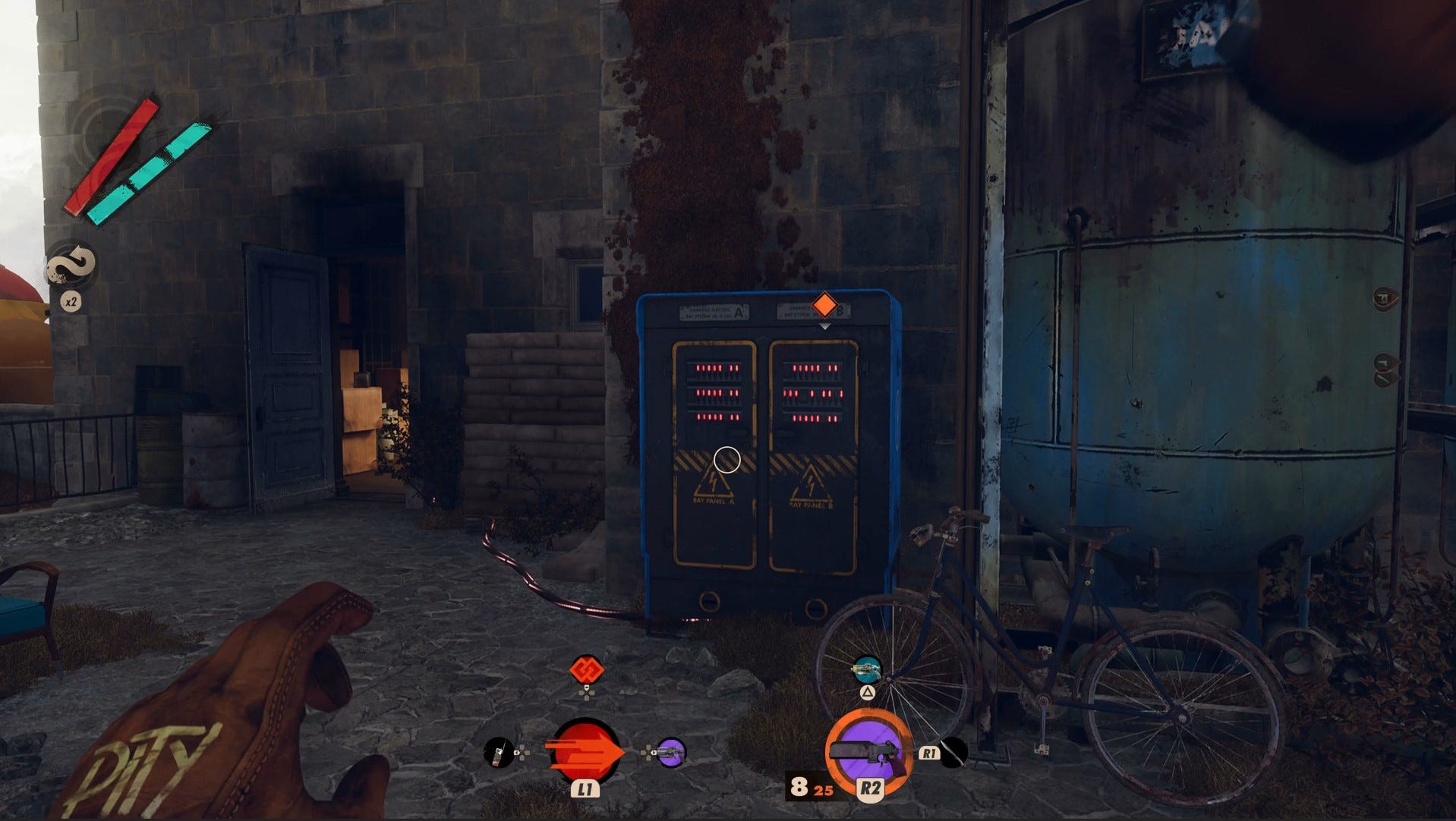Click the Reprise rewind arrow icon
The image size is (1456, 821).
tap(71, 266)
